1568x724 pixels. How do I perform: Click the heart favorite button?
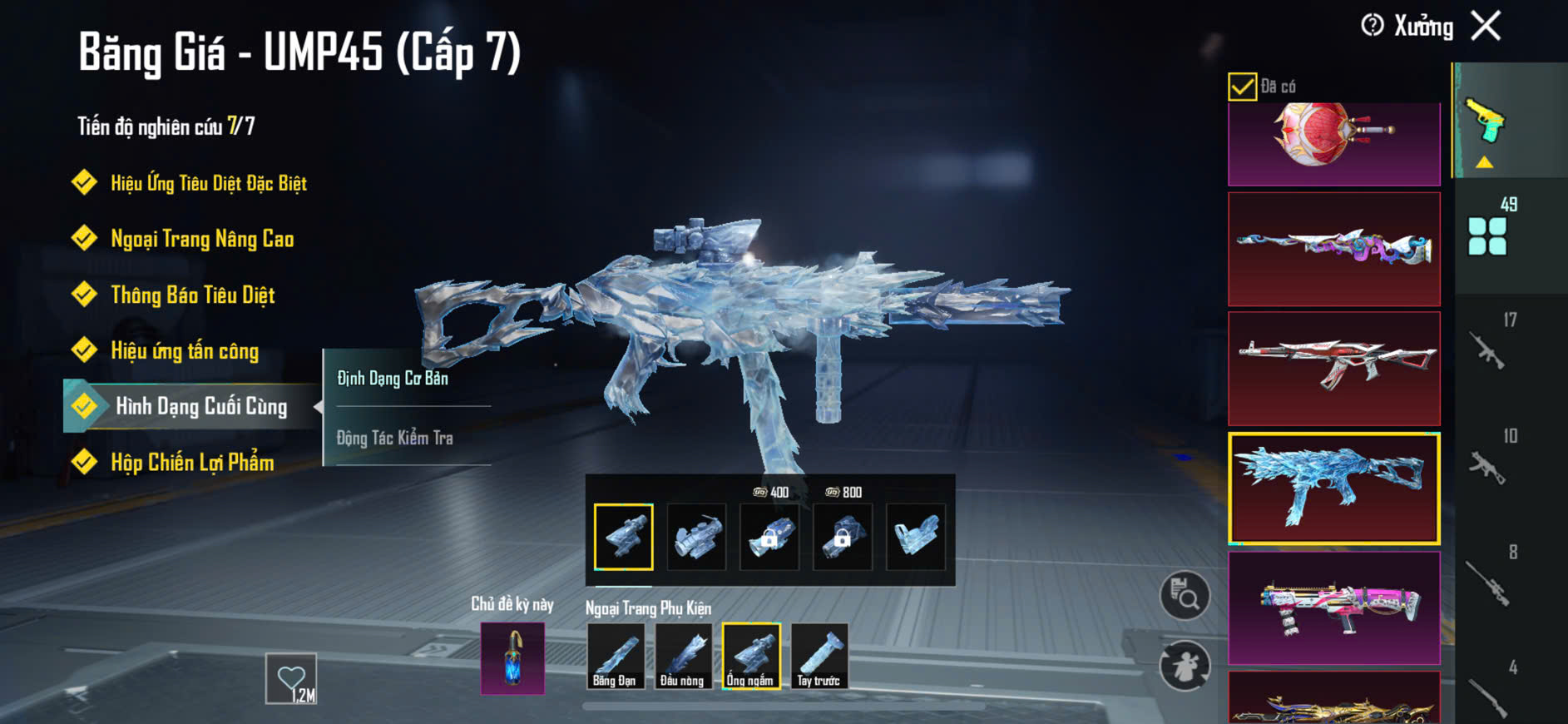291,678
